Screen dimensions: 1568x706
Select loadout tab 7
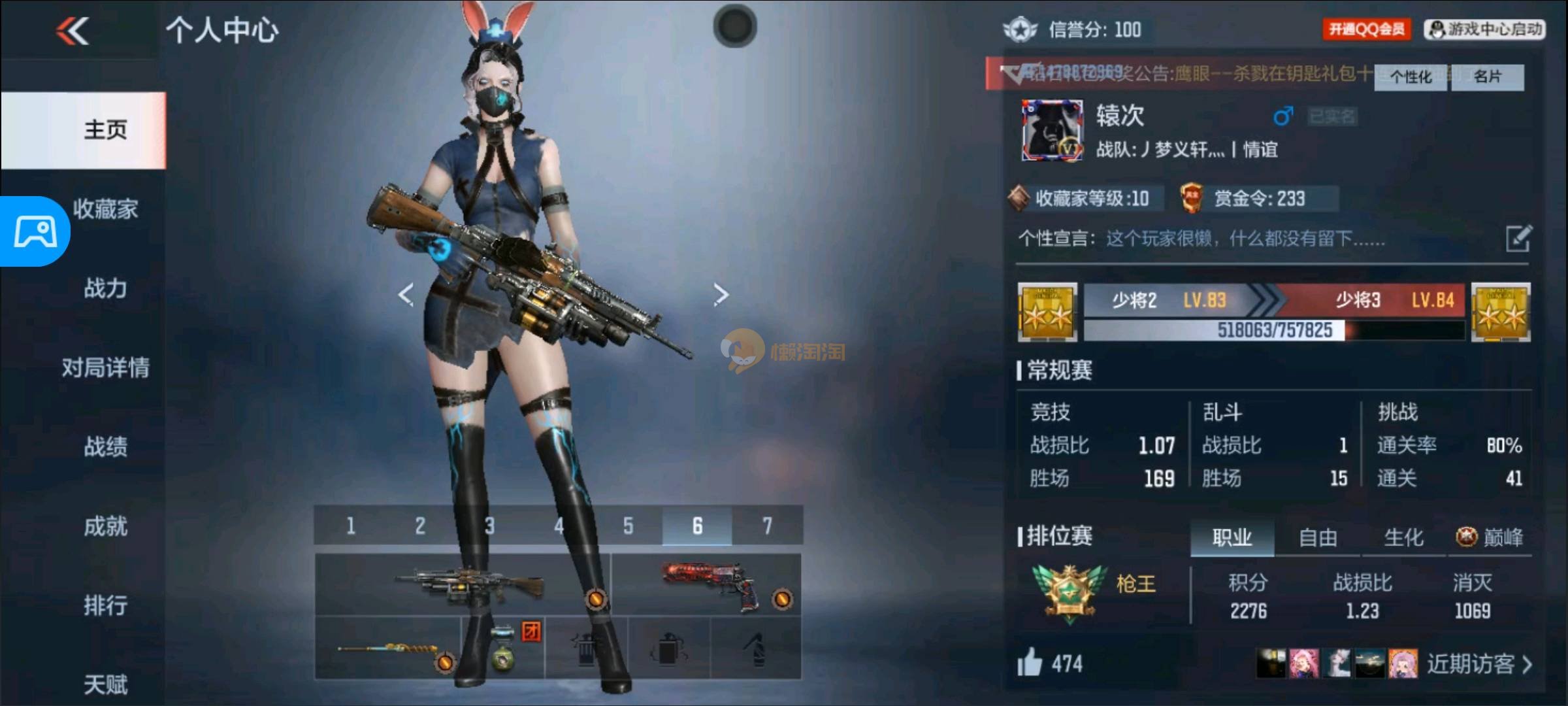pyautogui.click(x=767, y=526)
